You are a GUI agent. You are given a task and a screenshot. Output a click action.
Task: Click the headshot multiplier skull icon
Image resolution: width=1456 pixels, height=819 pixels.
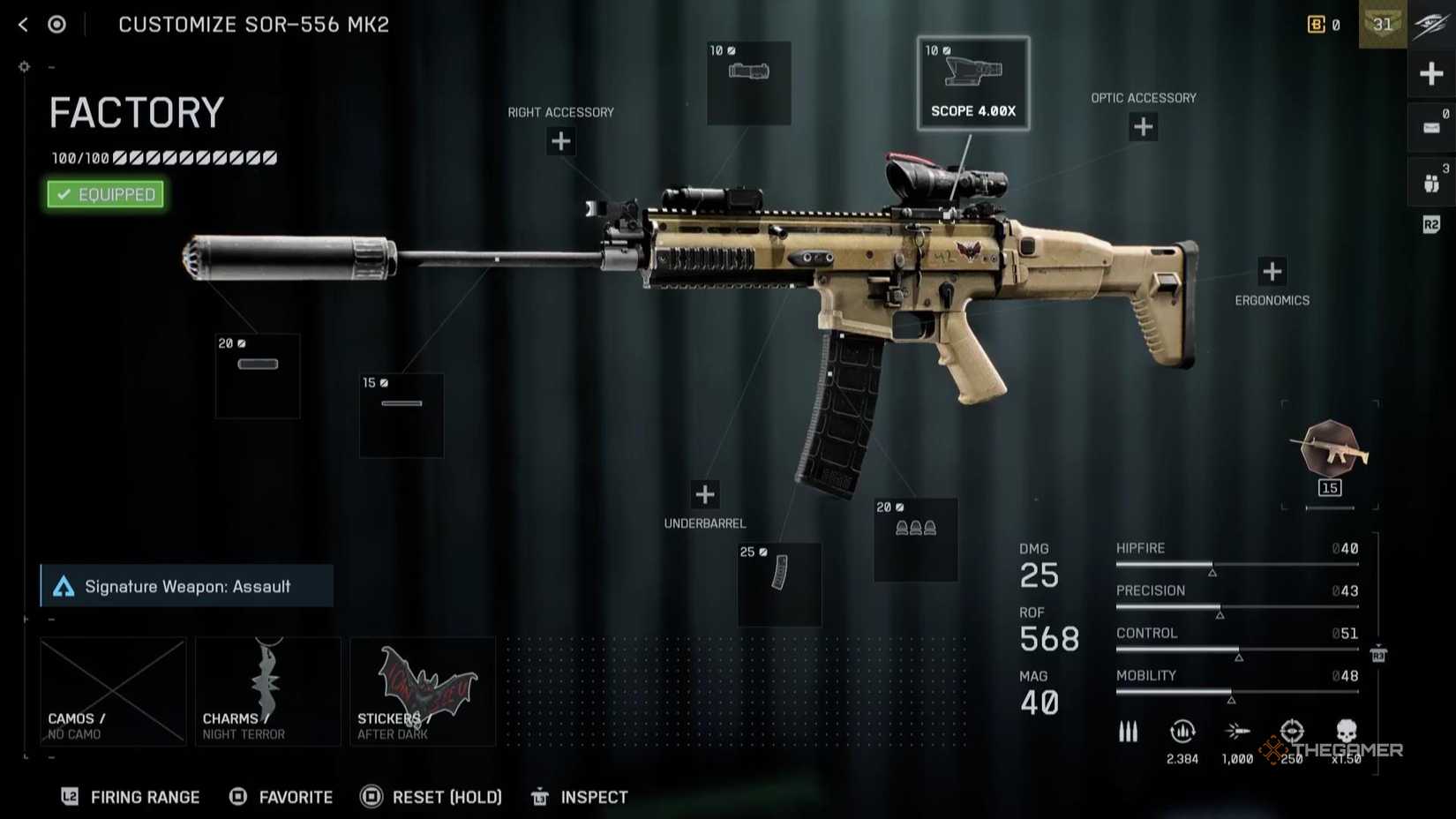point(1345,733)
